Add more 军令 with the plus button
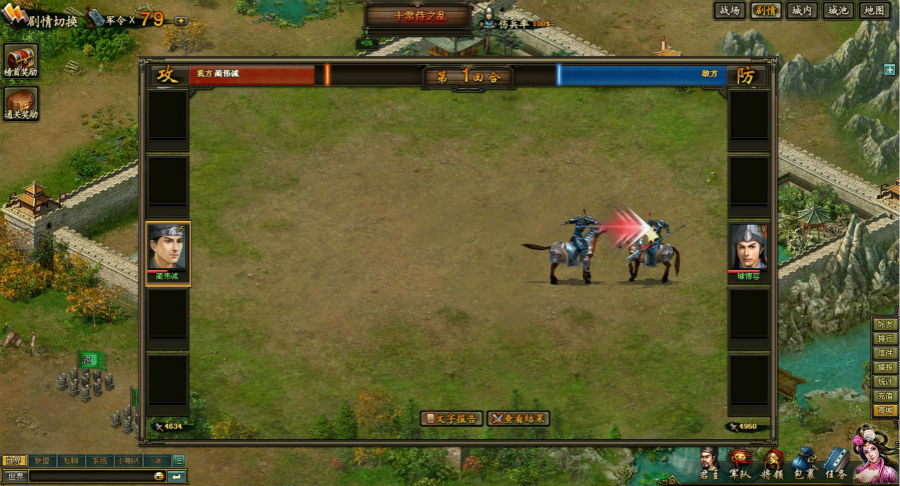The width and height of the screenshot is (900, 486). pos(180,20)
